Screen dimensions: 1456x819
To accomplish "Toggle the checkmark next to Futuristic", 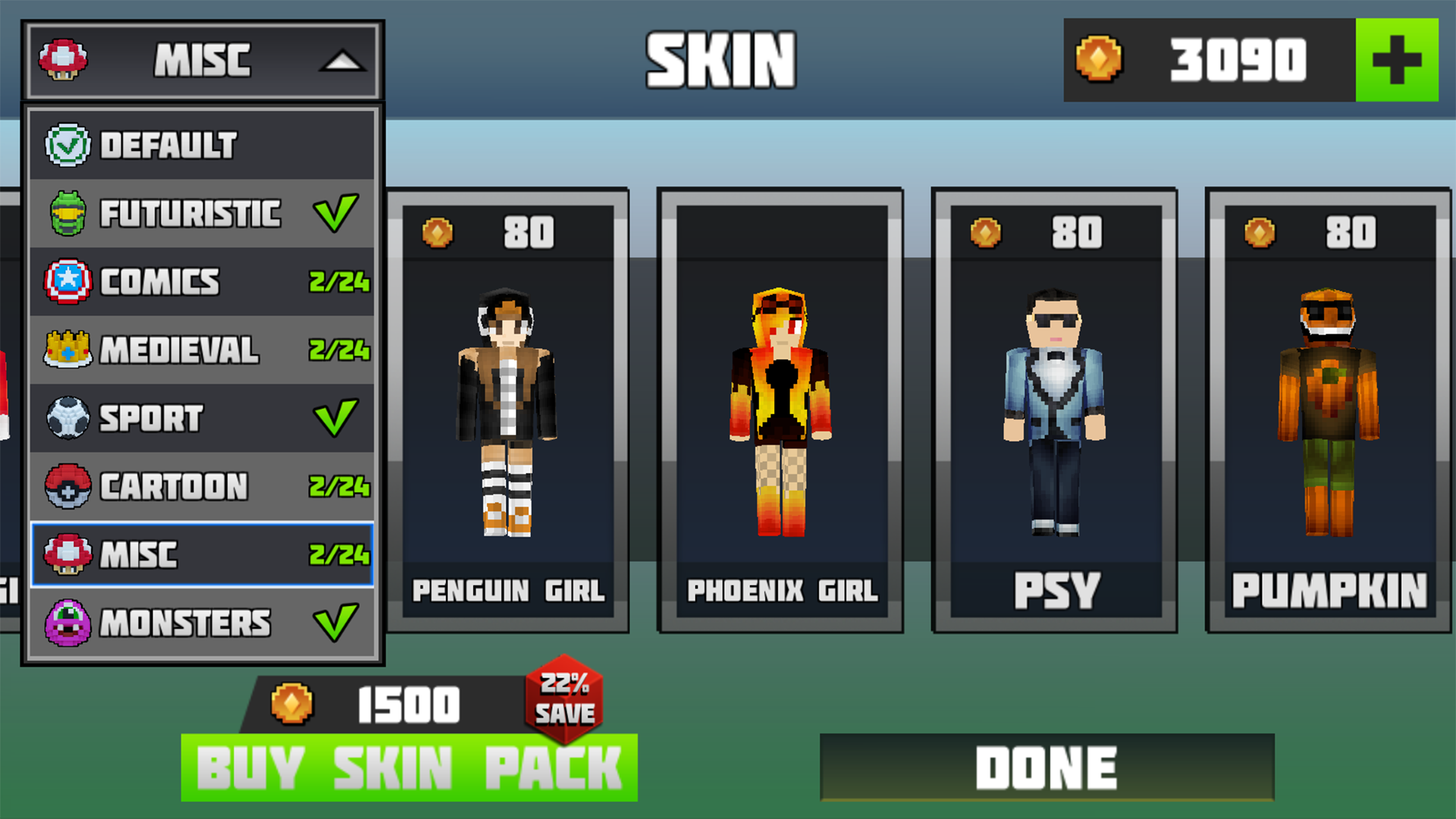I will point(336,214).
